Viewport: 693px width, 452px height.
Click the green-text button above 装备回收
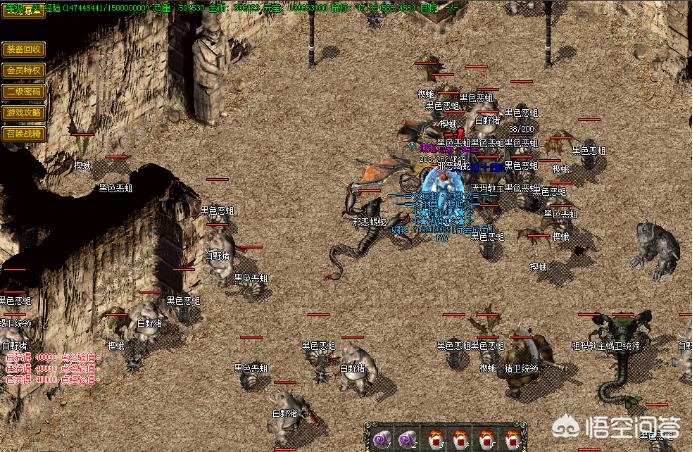click(19, 8)
